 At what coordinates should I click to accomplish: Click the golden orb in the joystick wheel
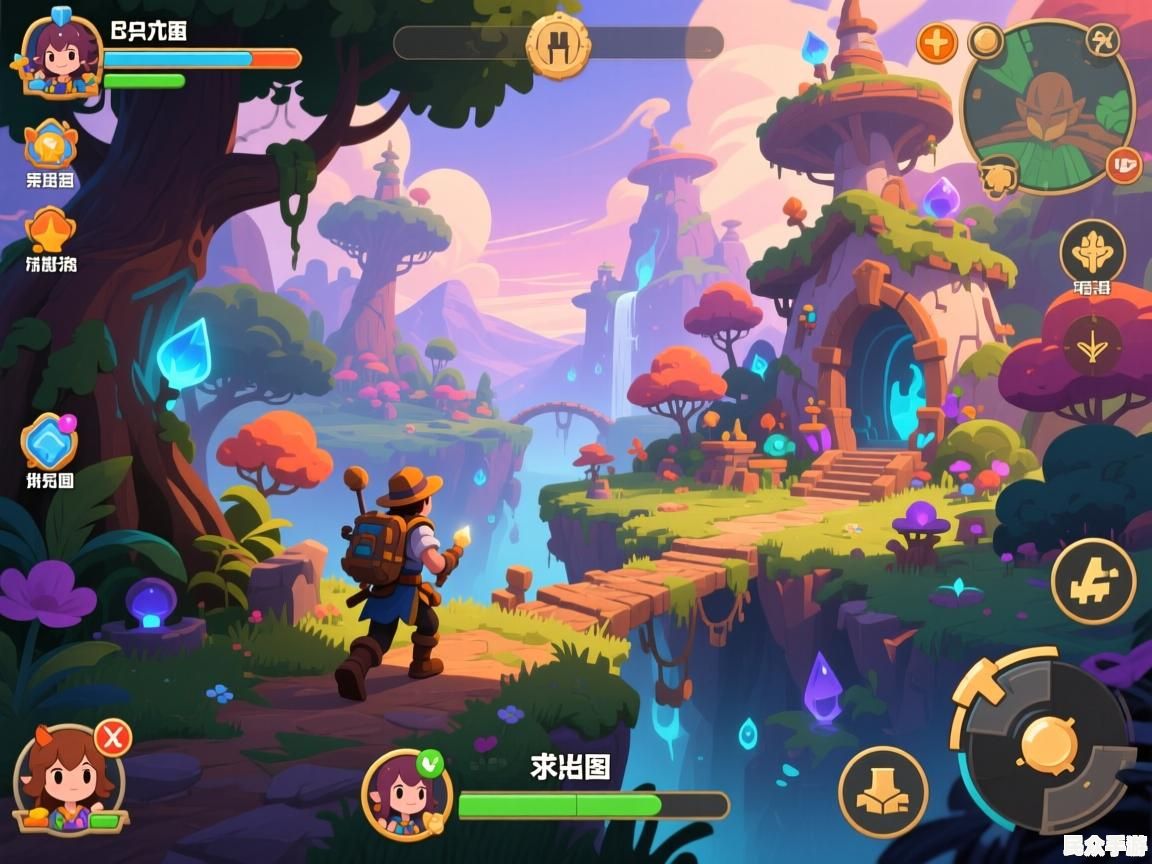coord(1048,743)
